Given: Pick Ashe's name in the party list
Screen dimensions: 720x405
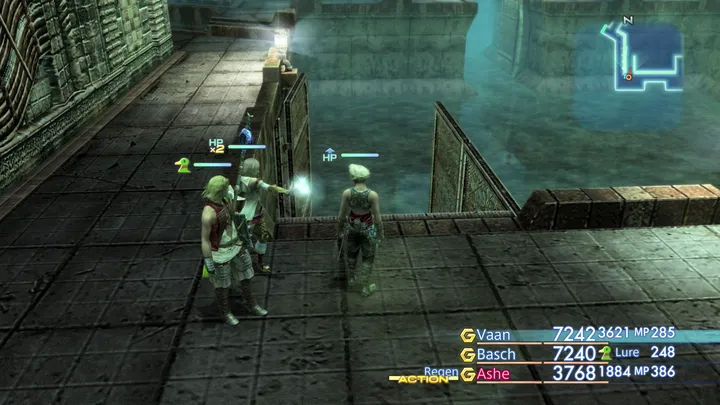Looking at the screenshot, I should 493,374.
